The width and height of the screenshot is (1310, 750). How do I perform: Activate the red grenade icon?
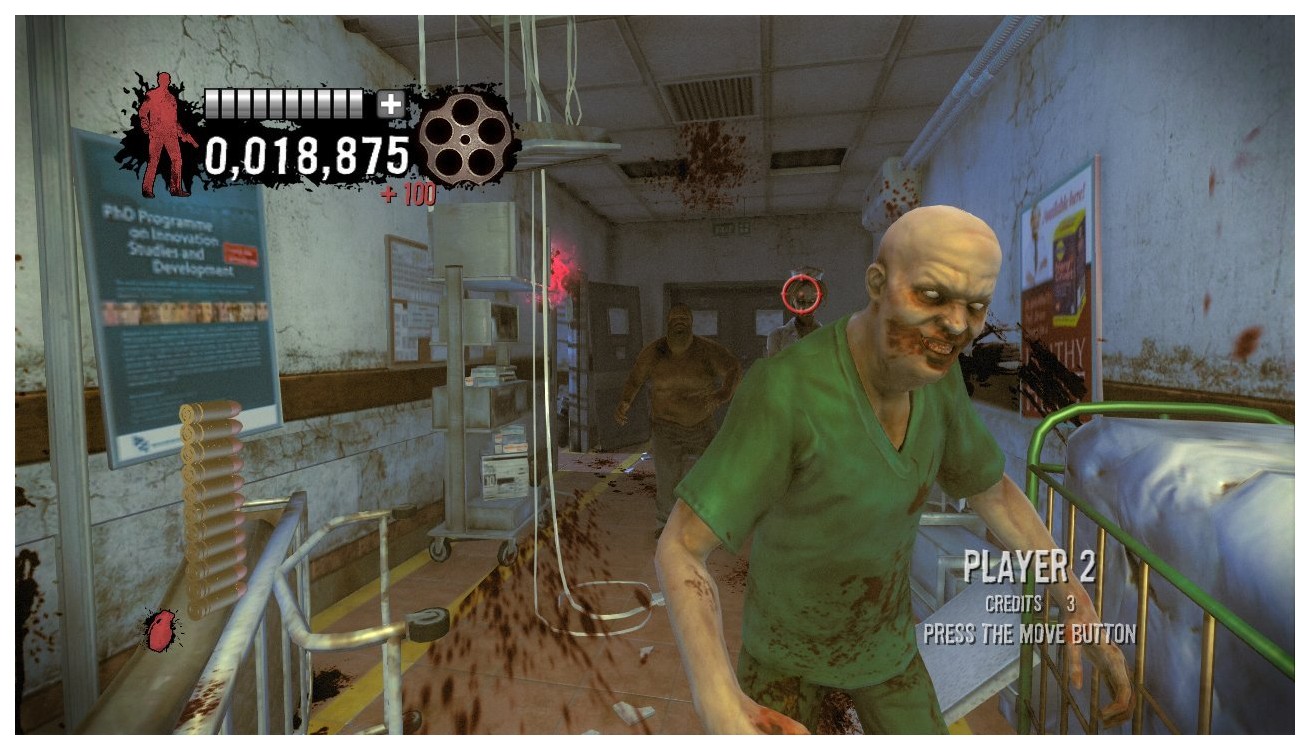(x=160, y=631)
